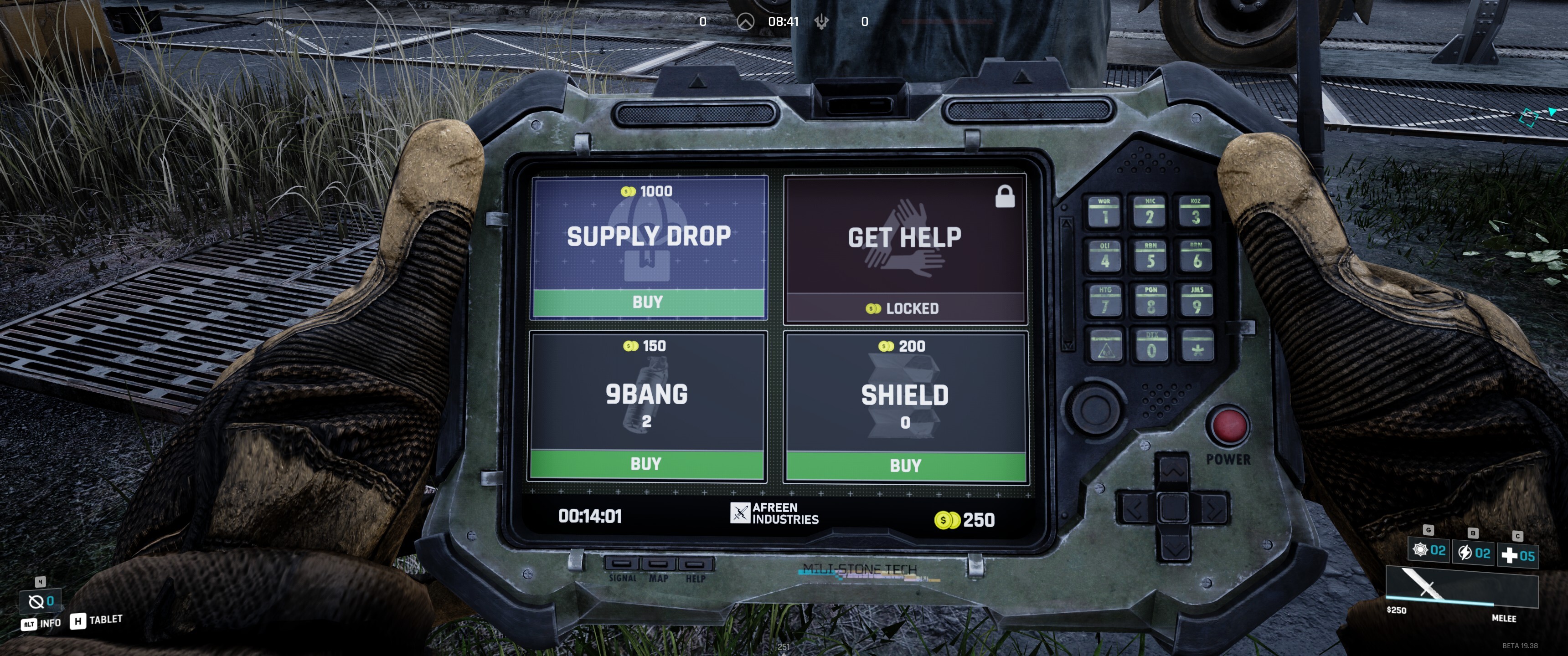Select the lightning bolt gadget icon
The image size is (1568, 656).
(x=1465, y=553)
